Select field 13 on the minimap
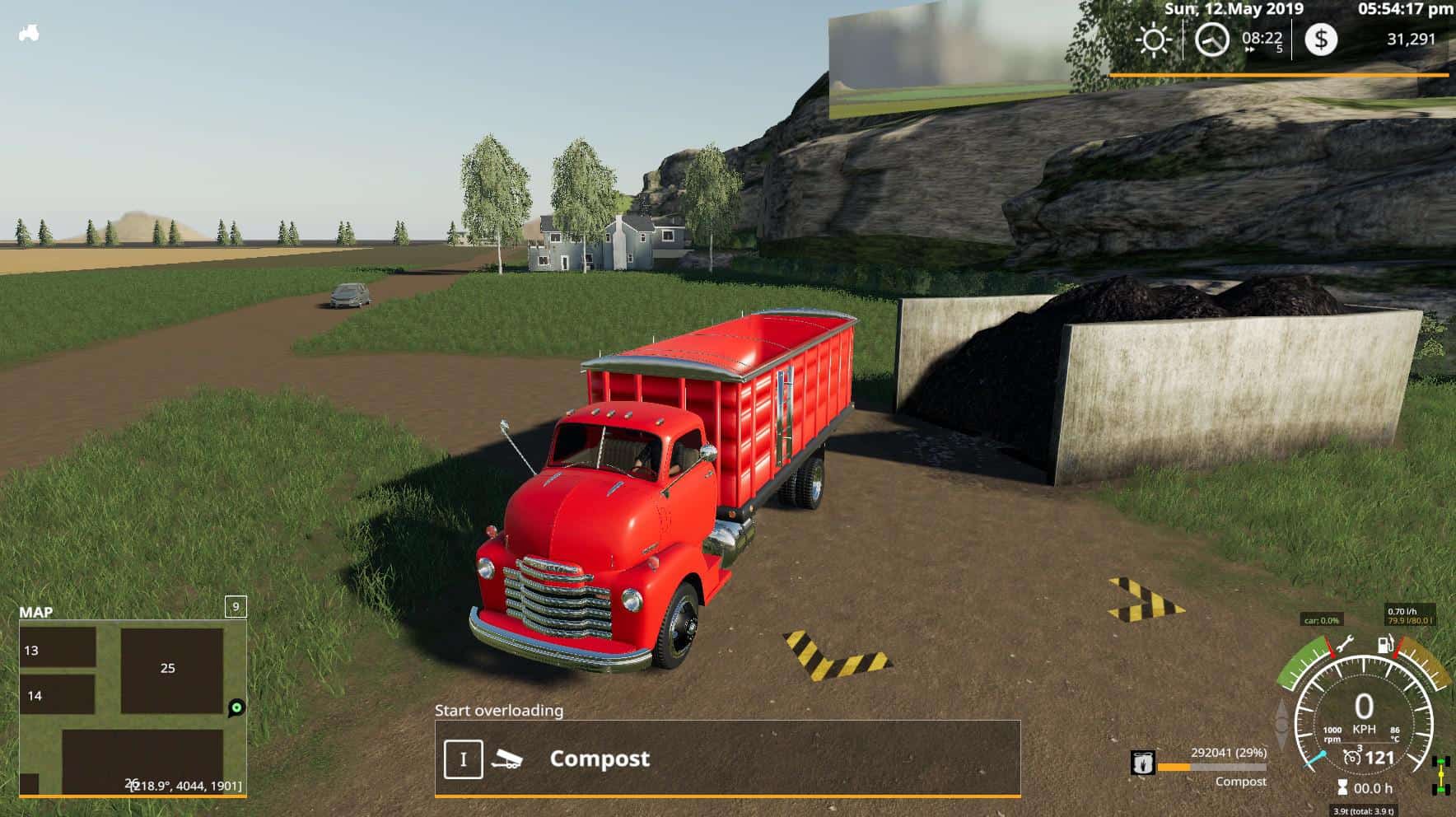This screenshot has height=817, width=1456. tap(57, 649)
